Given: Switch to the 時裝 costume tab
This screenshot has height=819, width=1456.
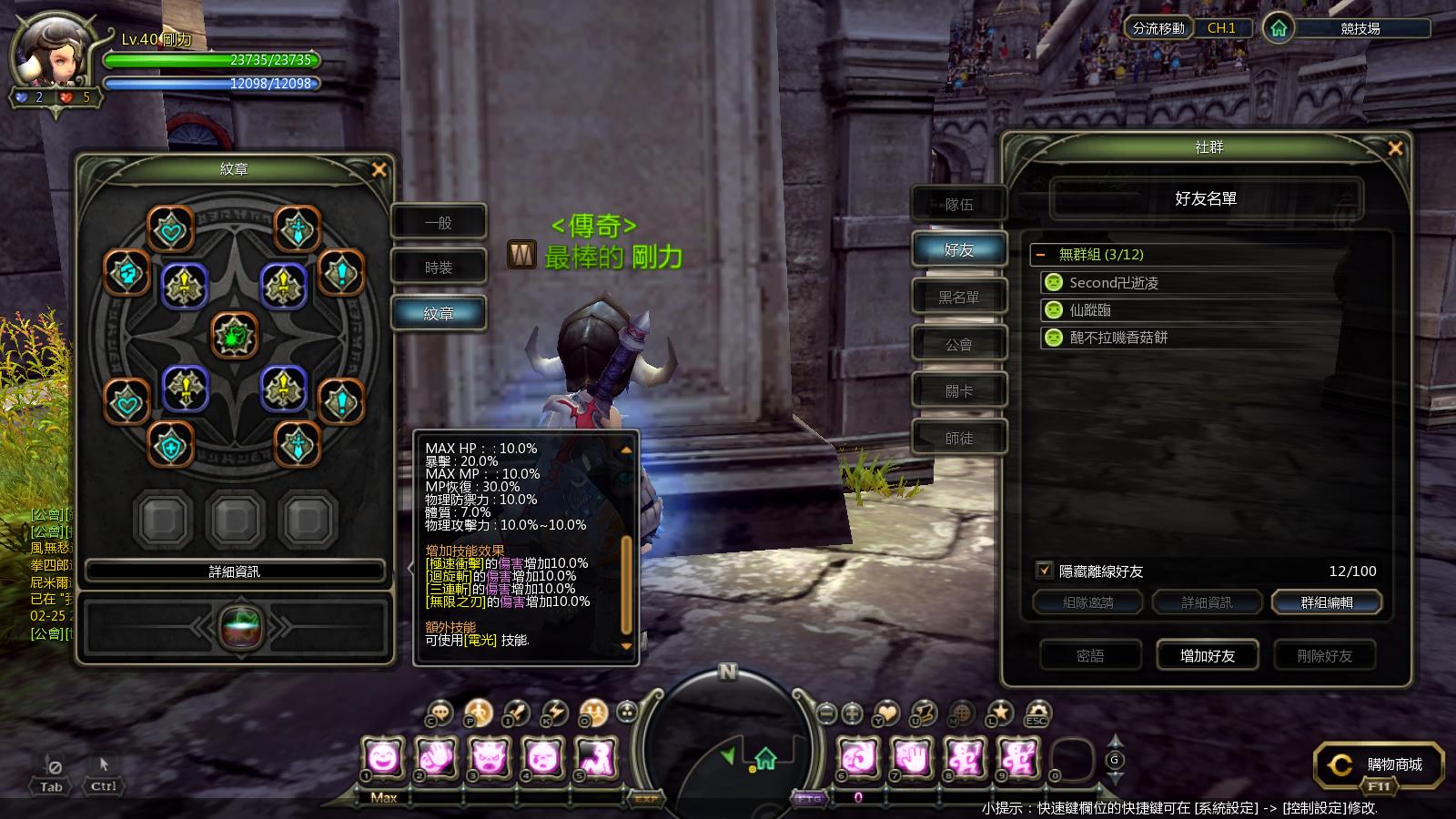Looking at the screenshot, I should [439, 268].
